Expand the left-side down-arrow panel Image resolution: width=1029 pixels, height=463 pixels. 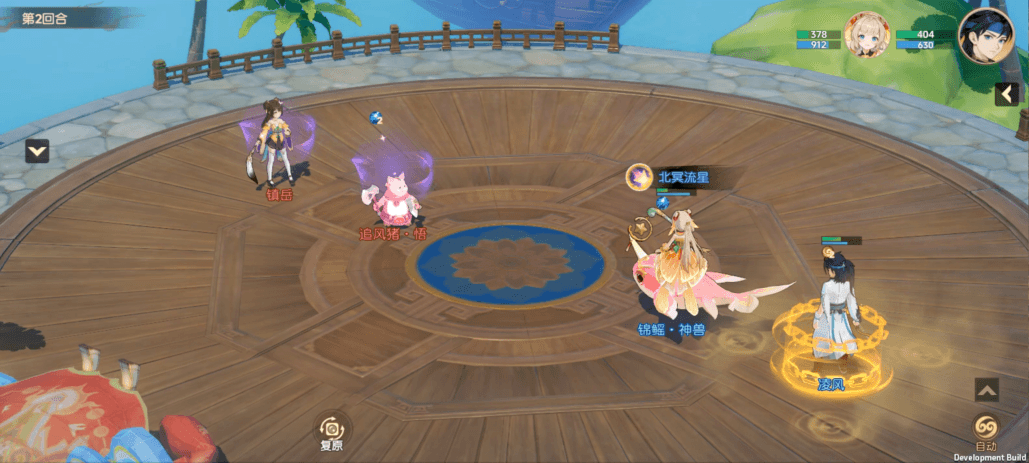pos(38,151)
